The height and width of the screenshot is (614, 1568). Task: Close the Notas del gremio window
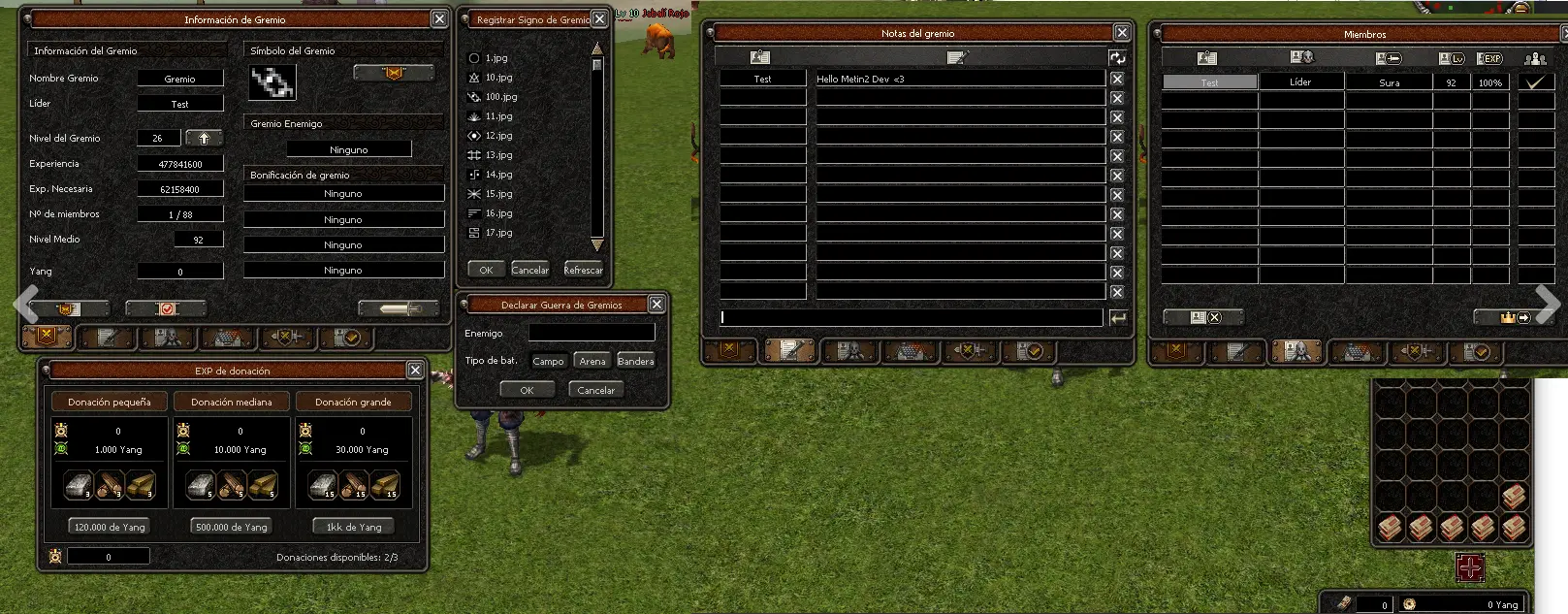(1122, 33)
